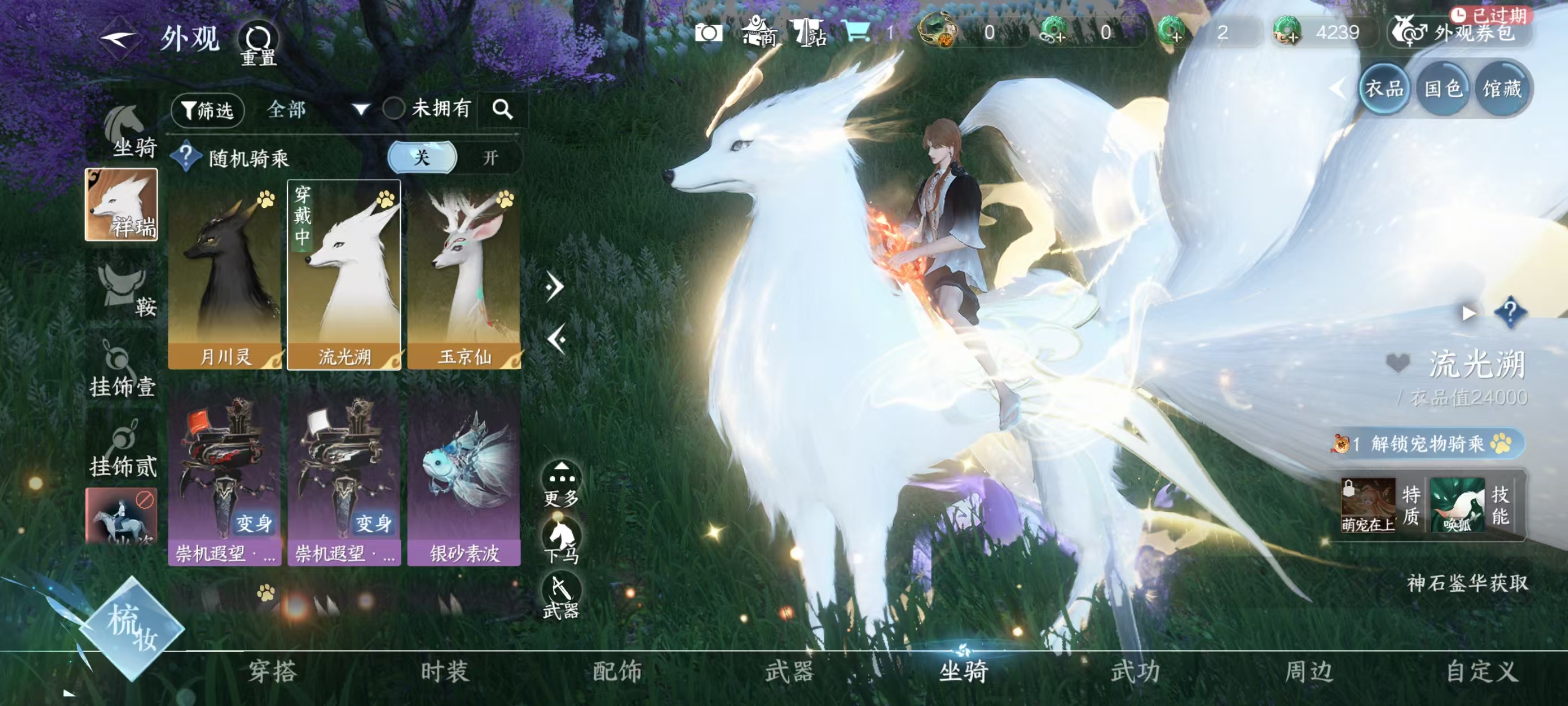Click the 筛选 filter button

point(208,110)
